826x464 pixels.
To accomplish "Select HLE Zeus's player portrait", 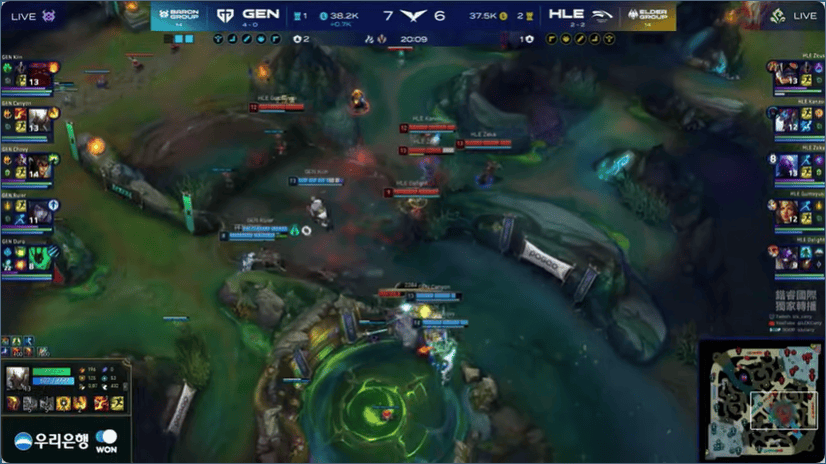I will 787,74.
